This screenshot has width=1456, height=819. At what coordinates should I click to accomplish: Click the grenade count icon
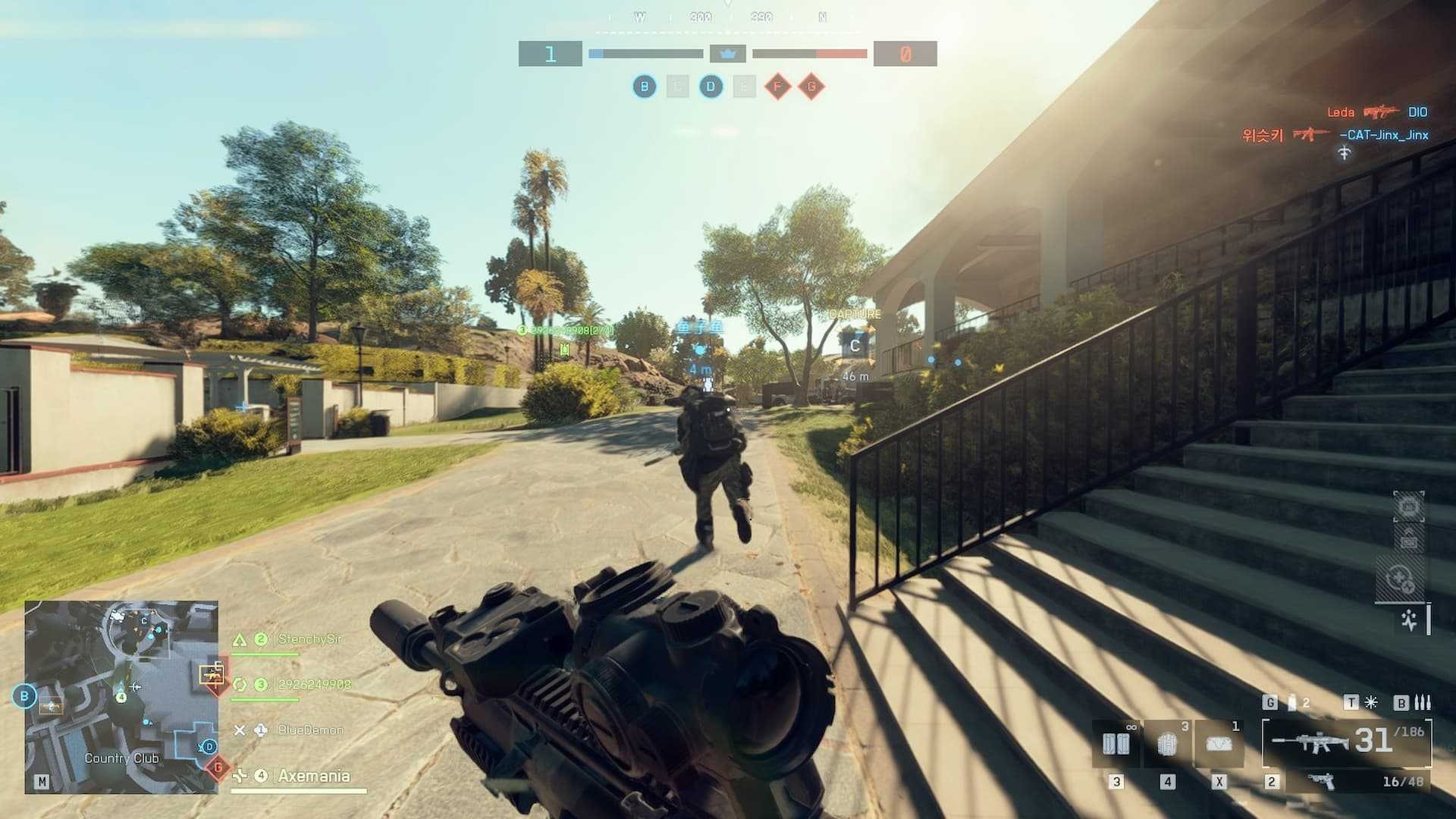pyautogui.click(x=1291, y=703)
